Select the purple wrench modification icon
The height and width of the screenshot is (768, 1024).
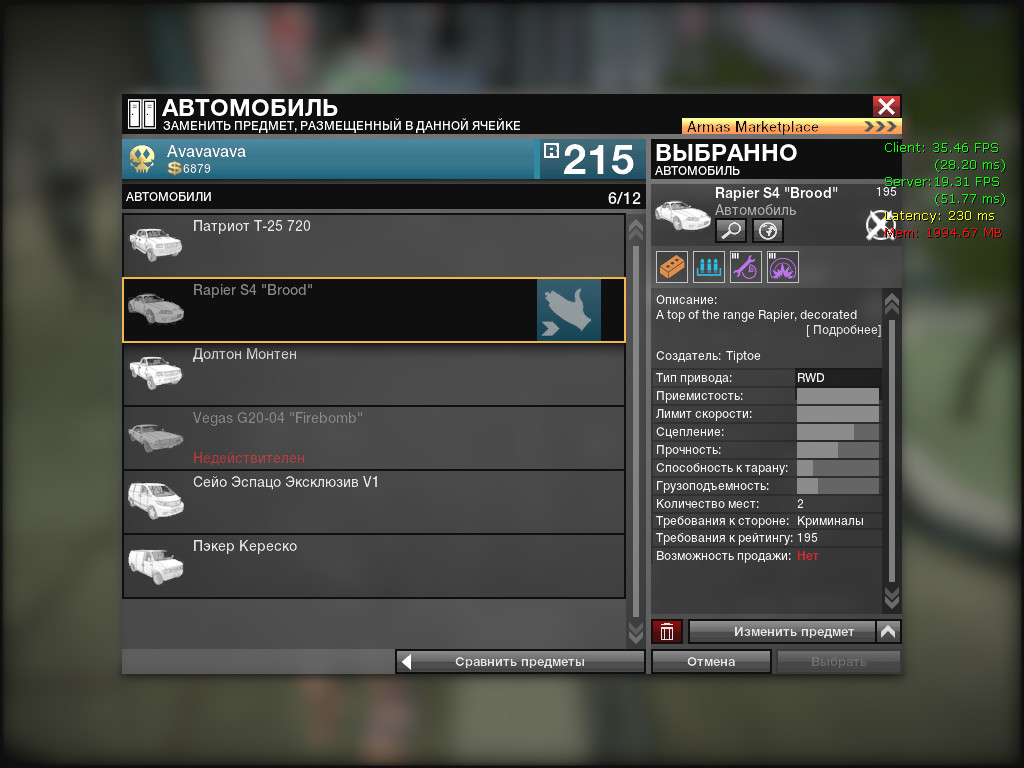coord(746,267)
